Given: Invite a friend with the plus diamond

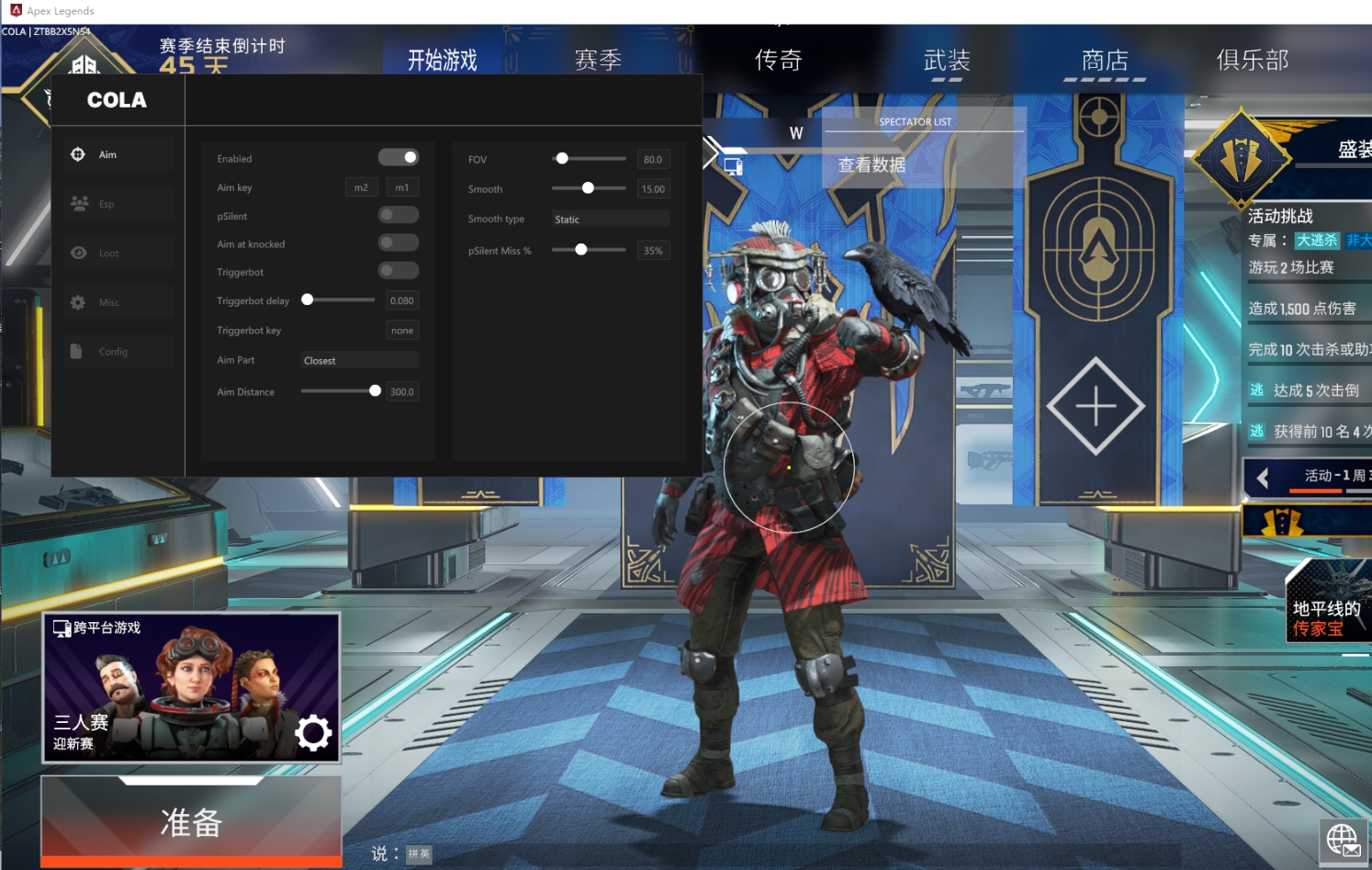Looking at the screenshot, I should (x=1096, y=406).
